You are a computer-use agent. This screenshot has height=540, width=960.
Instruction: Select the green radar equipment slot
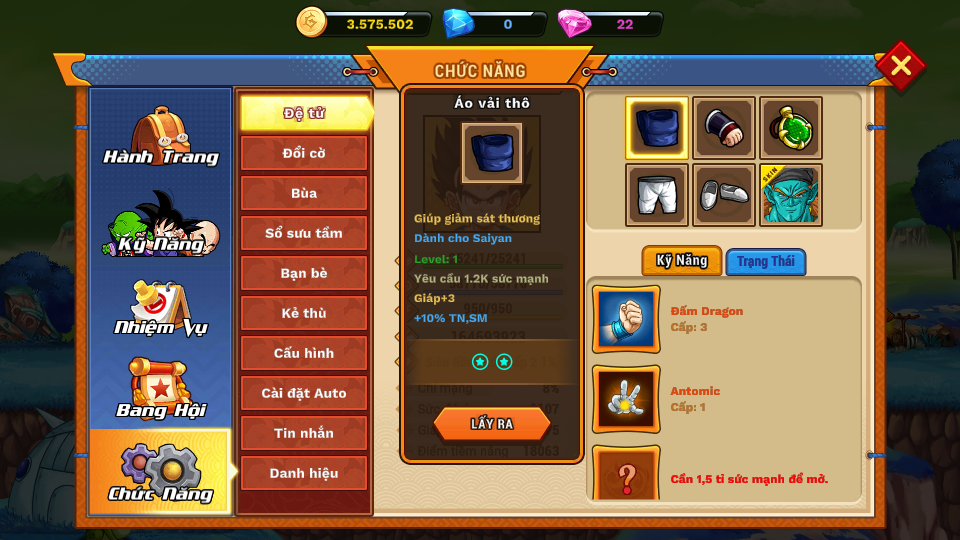click(x=790, y=128)
